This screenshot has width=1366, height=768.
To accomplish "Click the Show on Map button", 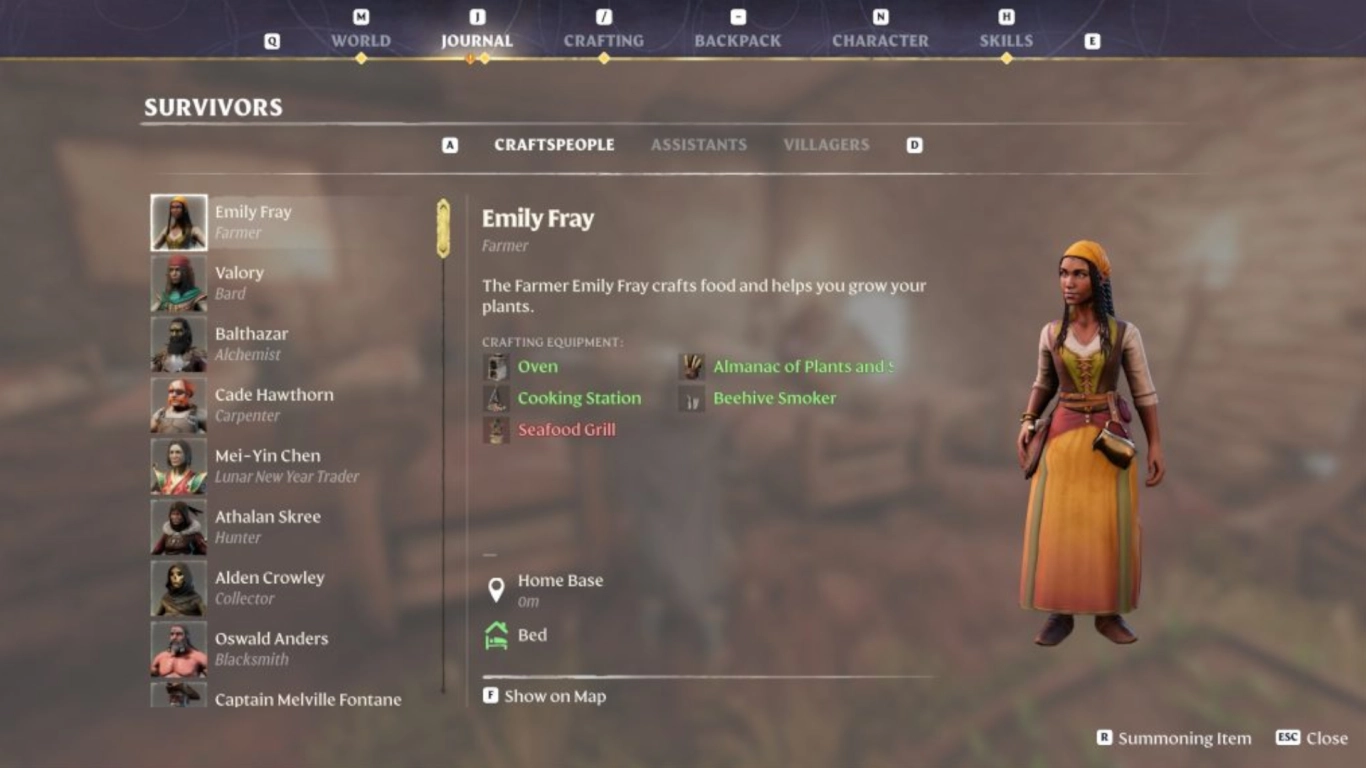I will (545, 696).
